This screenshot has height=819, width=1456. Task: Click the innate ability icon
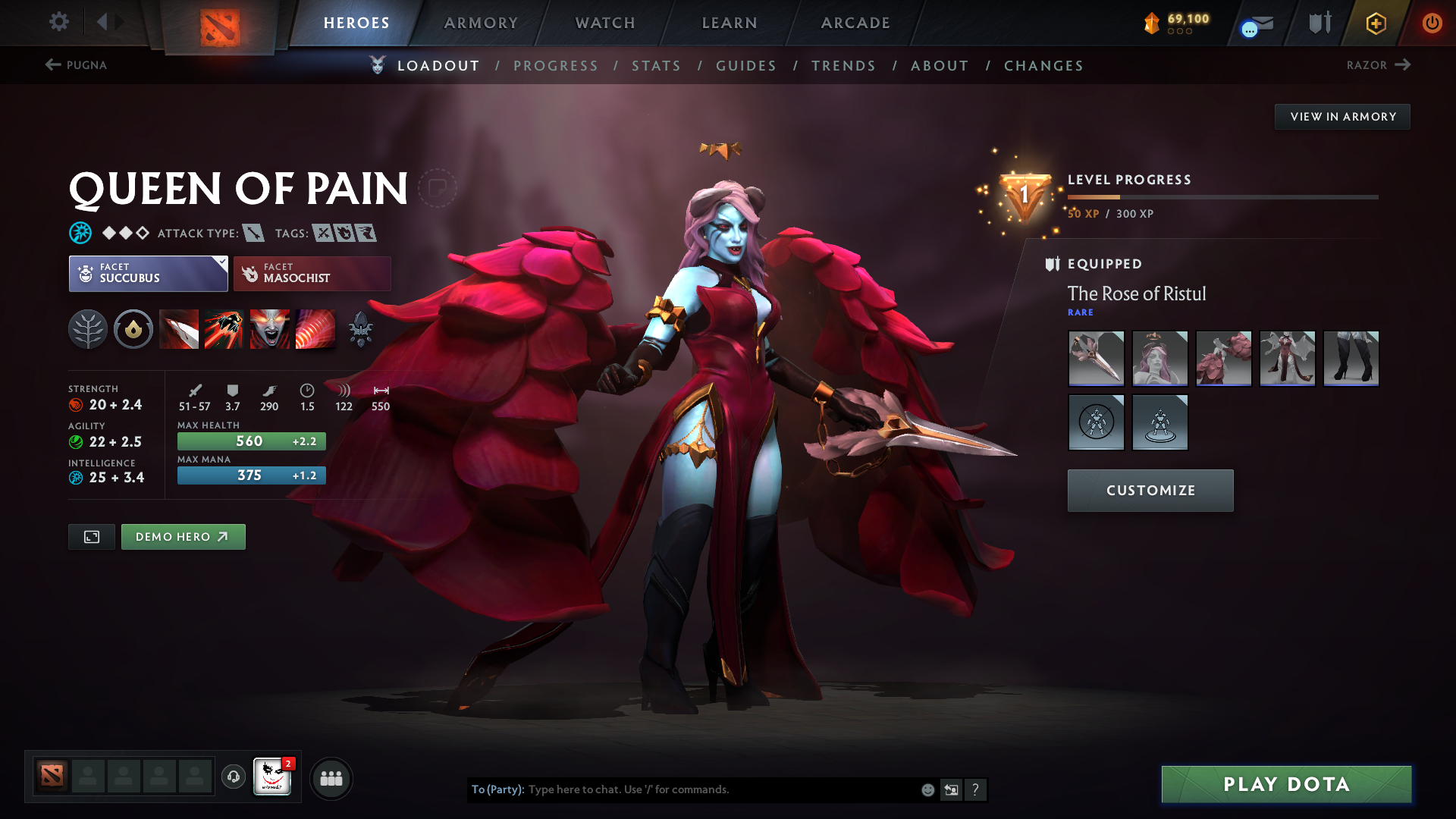click(x=133, y=328)
